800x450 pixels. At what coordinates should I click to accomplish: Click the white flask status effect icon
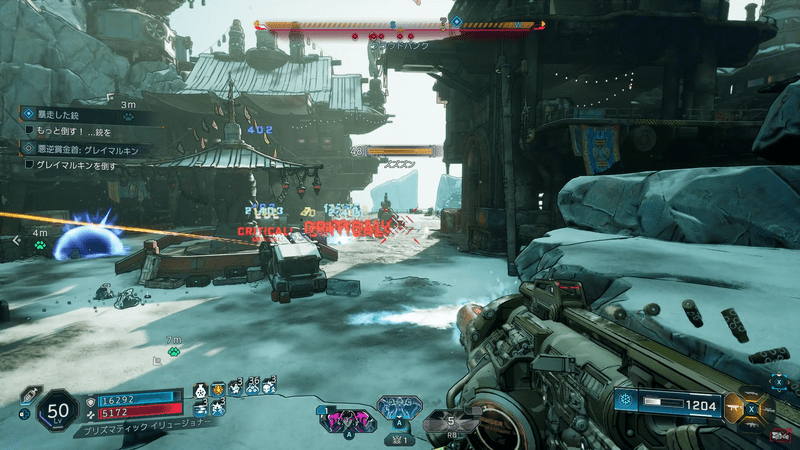(x=200, y=390)
